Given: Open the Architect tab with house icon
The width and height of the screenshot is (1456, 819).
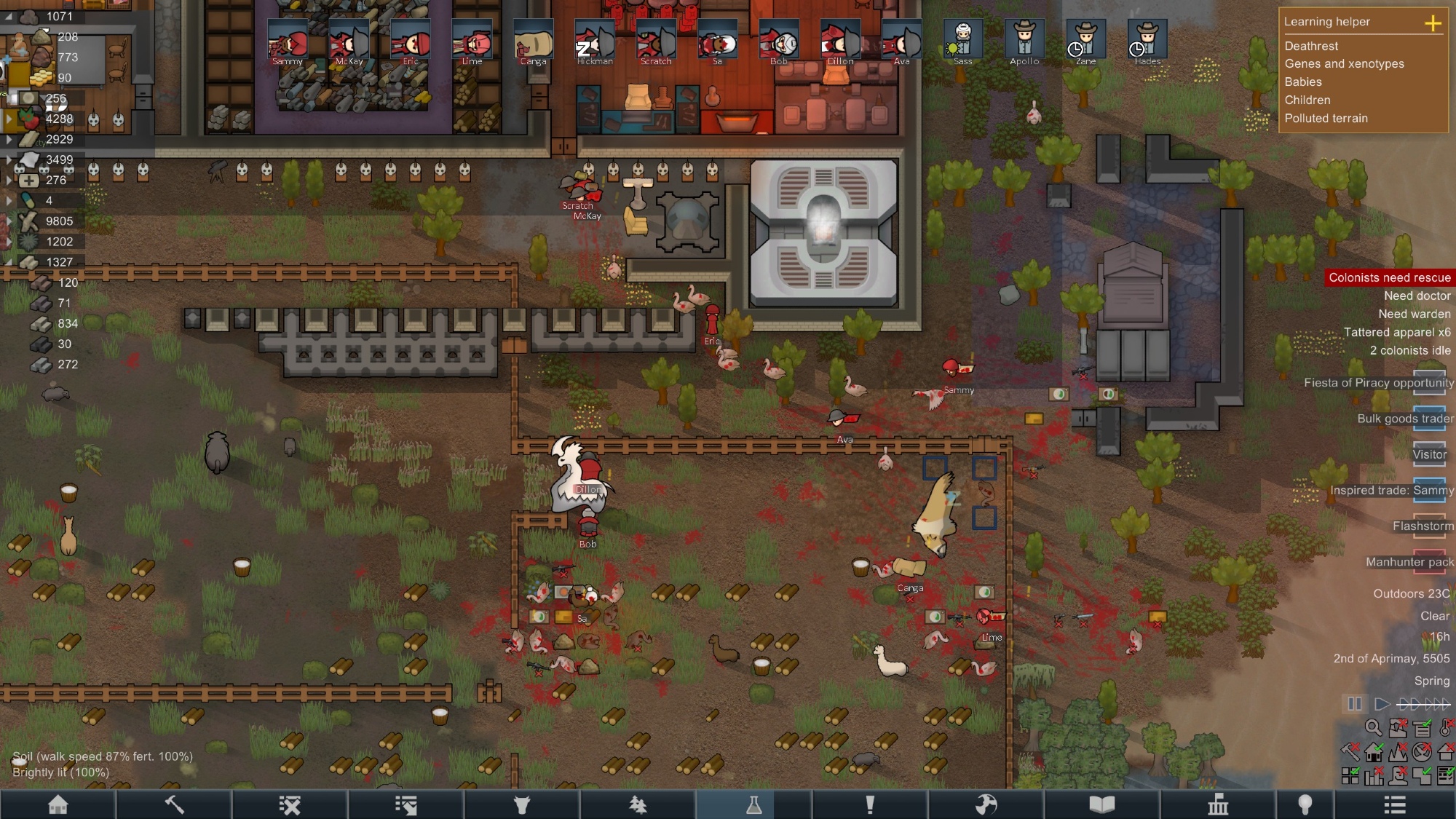Looking at the screenshot, I should (58, 804).
